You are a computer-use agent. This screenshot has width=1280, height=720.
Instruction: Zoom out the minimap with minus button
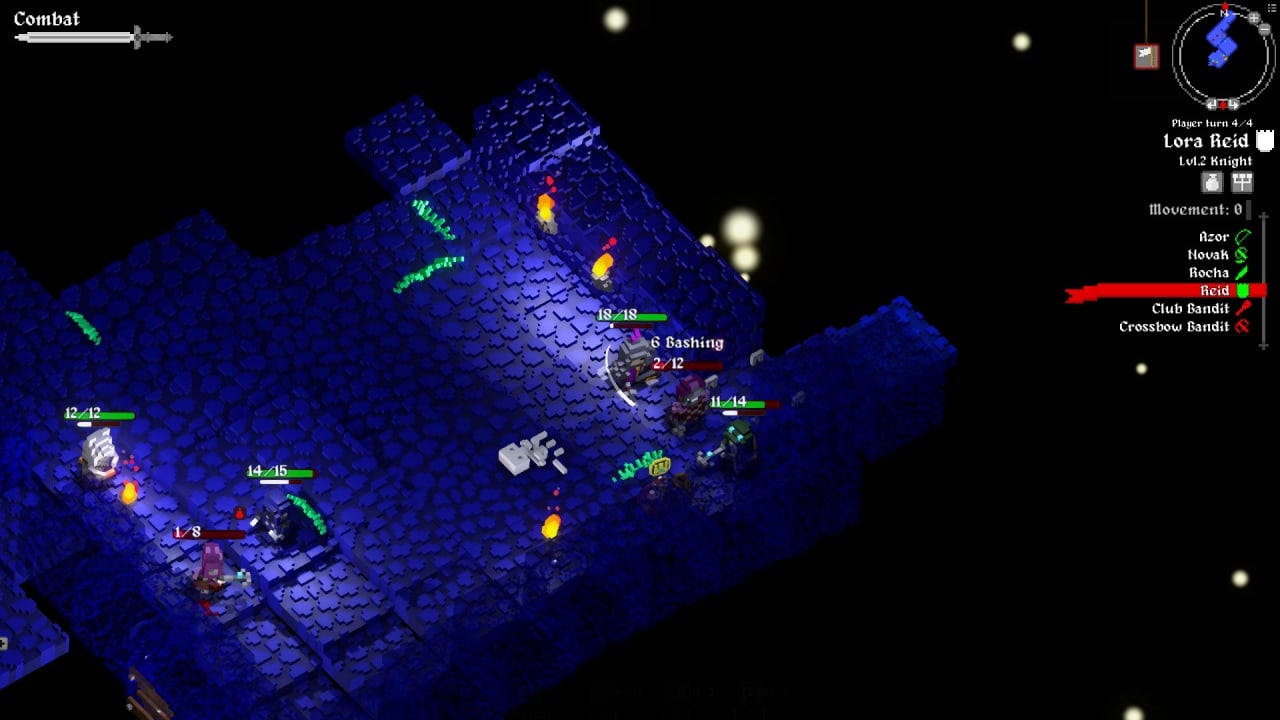tap(1265, 30)
